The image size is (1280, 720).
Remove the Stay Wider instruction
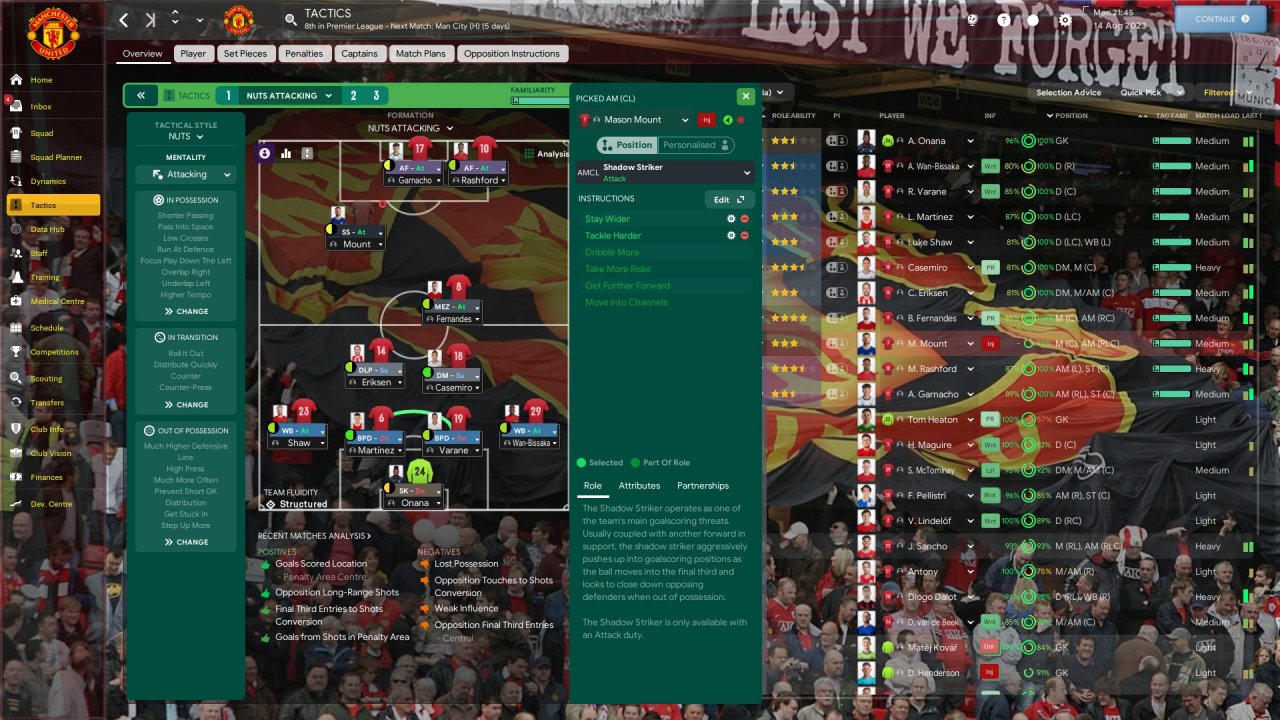[744, 219]
